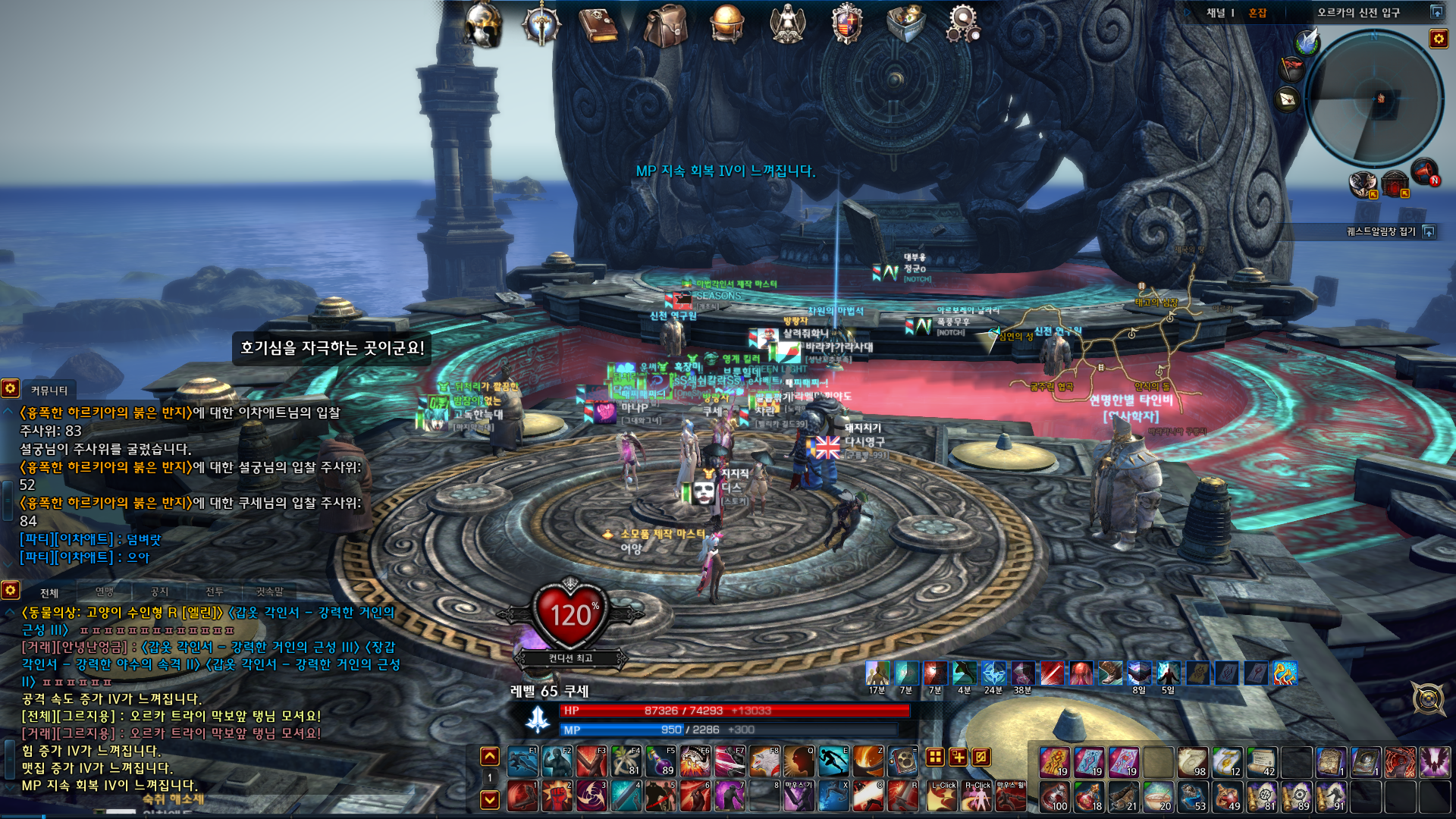The width and height of the screenshot is (1456, 819).
Task: Open minimap gear settings button
Action: coord(1439,39)
